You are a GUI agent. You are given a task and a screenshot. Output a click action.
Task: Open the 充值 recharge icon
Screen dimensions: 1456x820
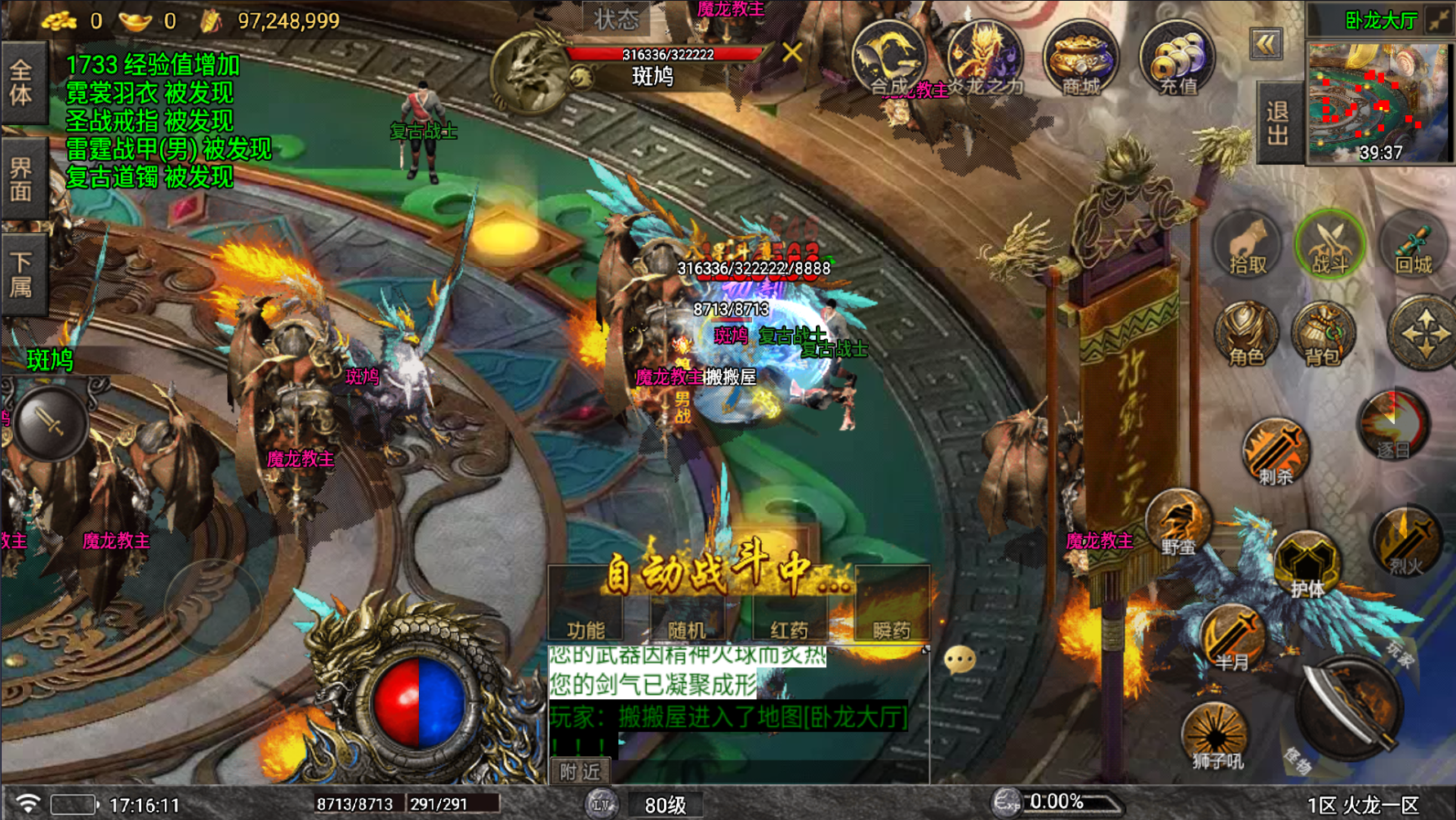[1176, 59]
